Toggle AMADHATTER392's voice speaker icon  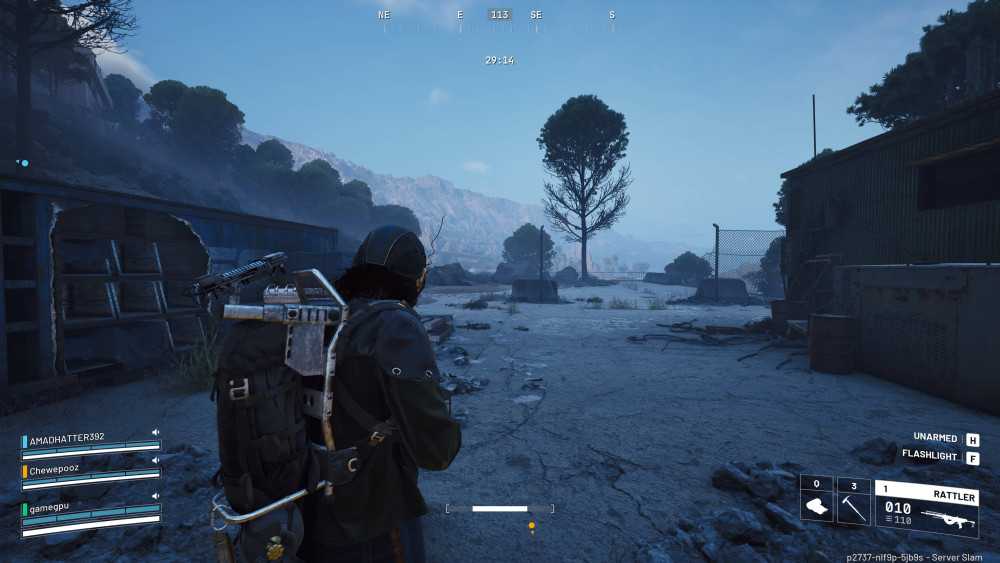155,433
